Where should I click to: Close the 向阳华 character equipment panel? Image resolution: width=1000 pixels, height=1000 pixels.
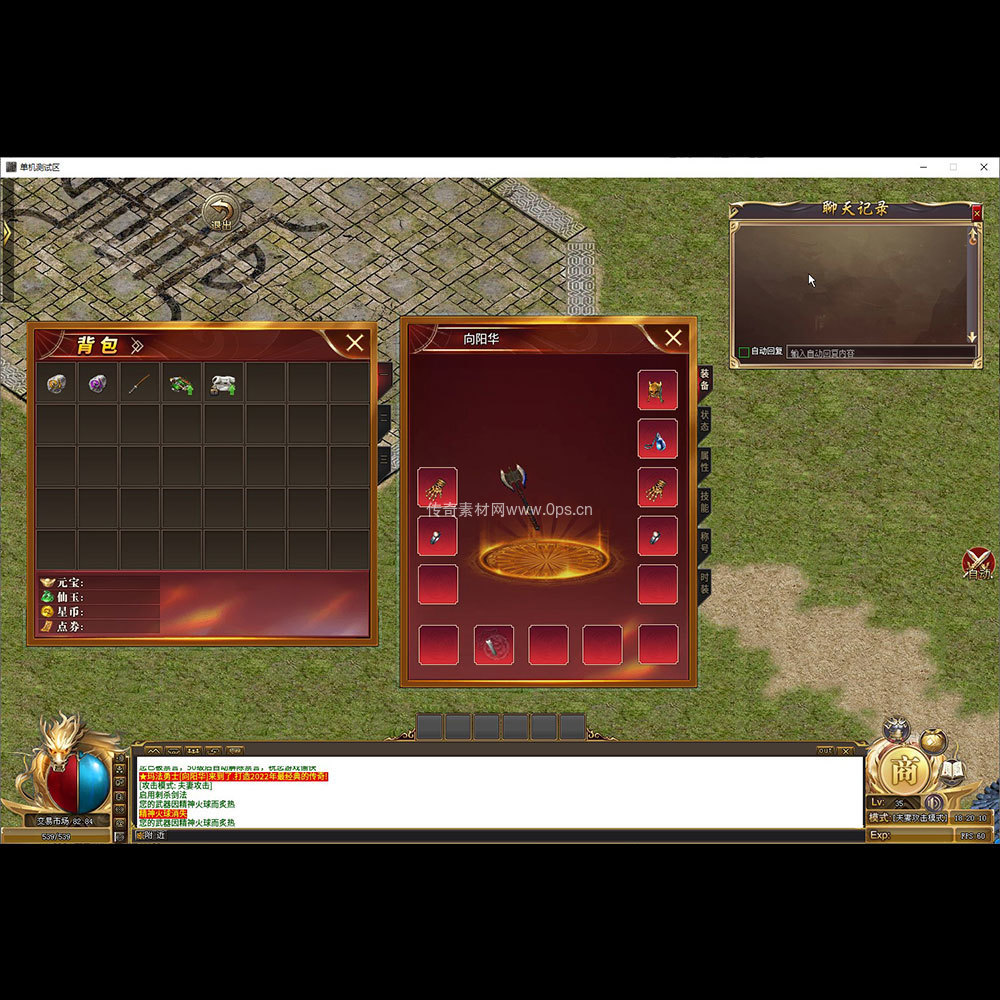coord(673,338)
